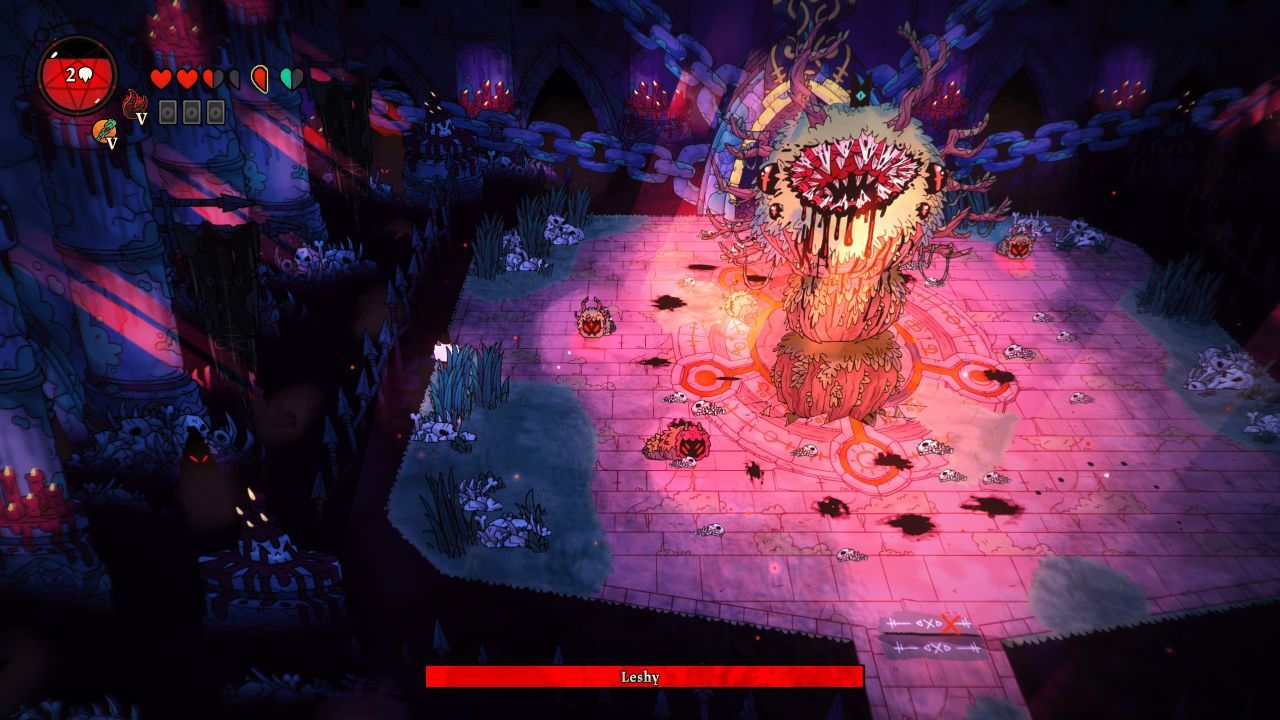Select the red flame curse icon
Image resolution: width=1280 pixels, height=720 pixels.
pos(133,103)
